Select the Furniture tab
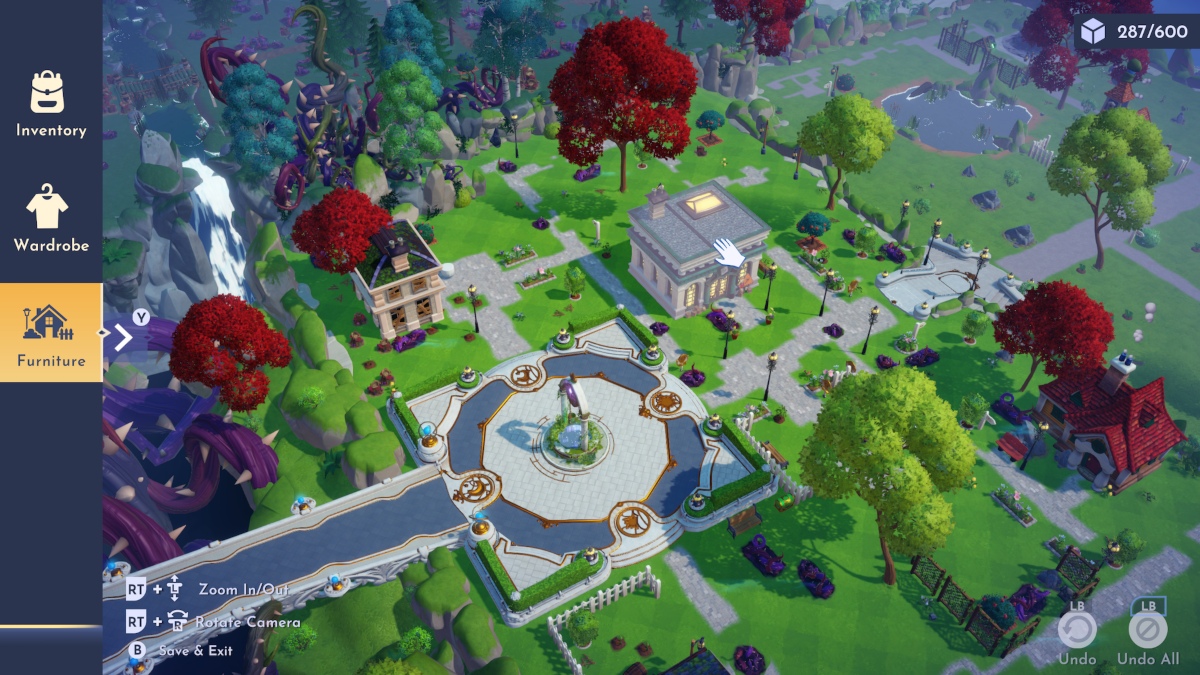Image resolution: width=1200 pixels, height=675 pixels. point(50,333)
